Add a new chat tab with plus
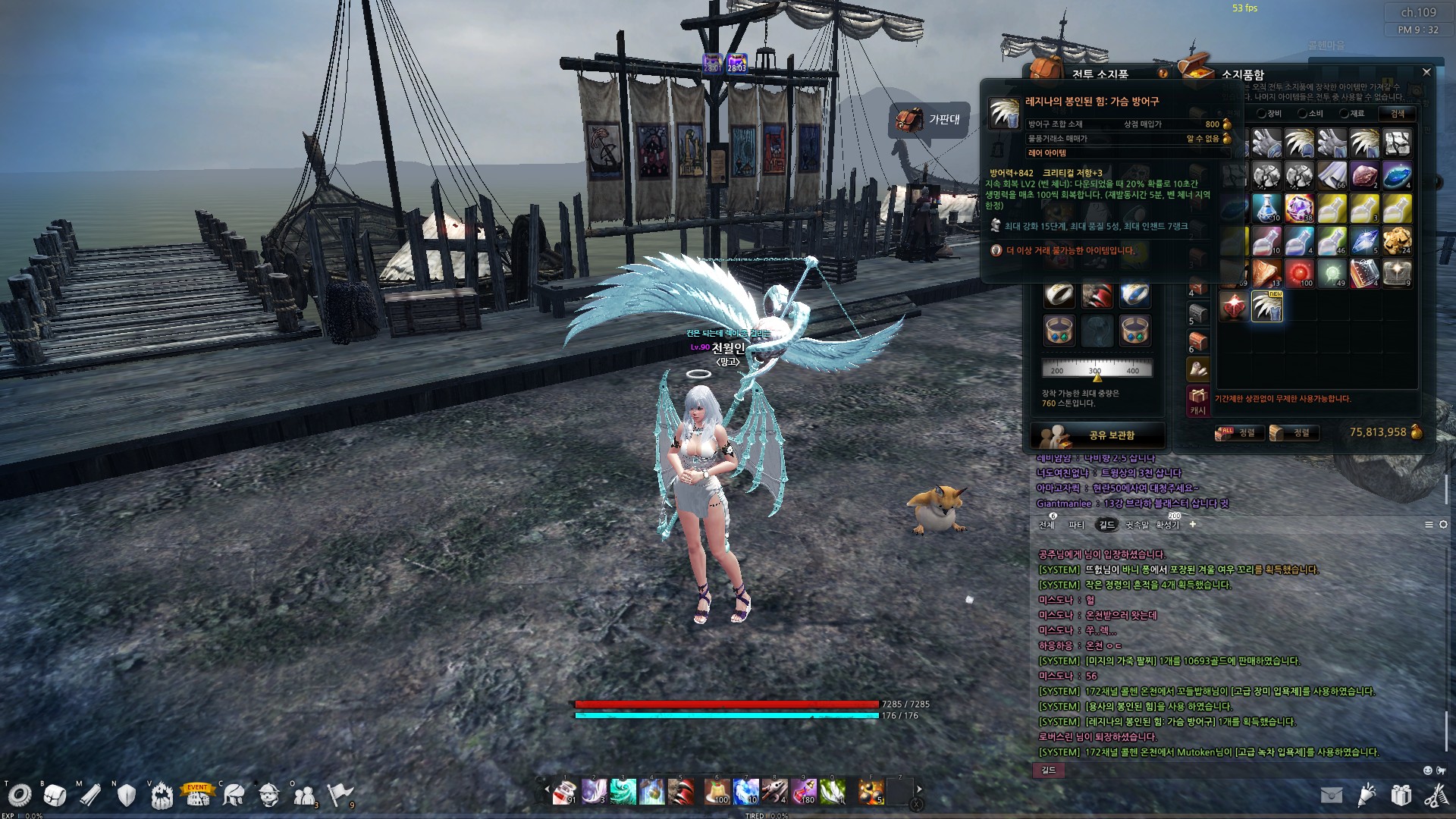The height and width of the screenshot is (819, 1456). click(x=1193, y=524)
